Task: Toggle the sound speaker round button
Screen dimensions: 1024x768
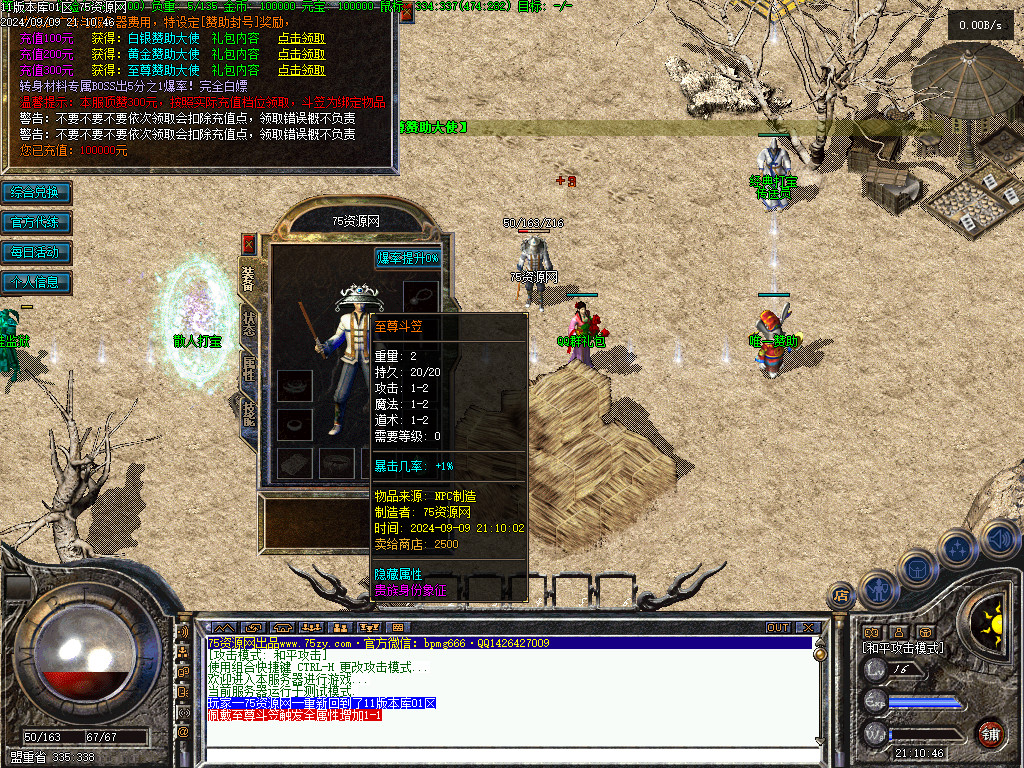Action: pos(1000,539)
